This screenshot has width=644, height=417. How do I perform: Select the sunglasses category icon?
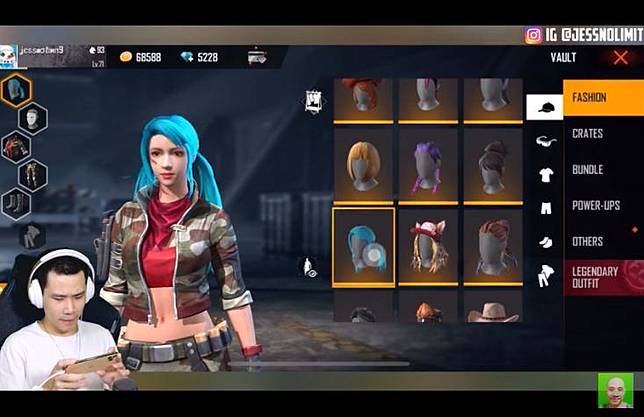[x=545, y=141]
